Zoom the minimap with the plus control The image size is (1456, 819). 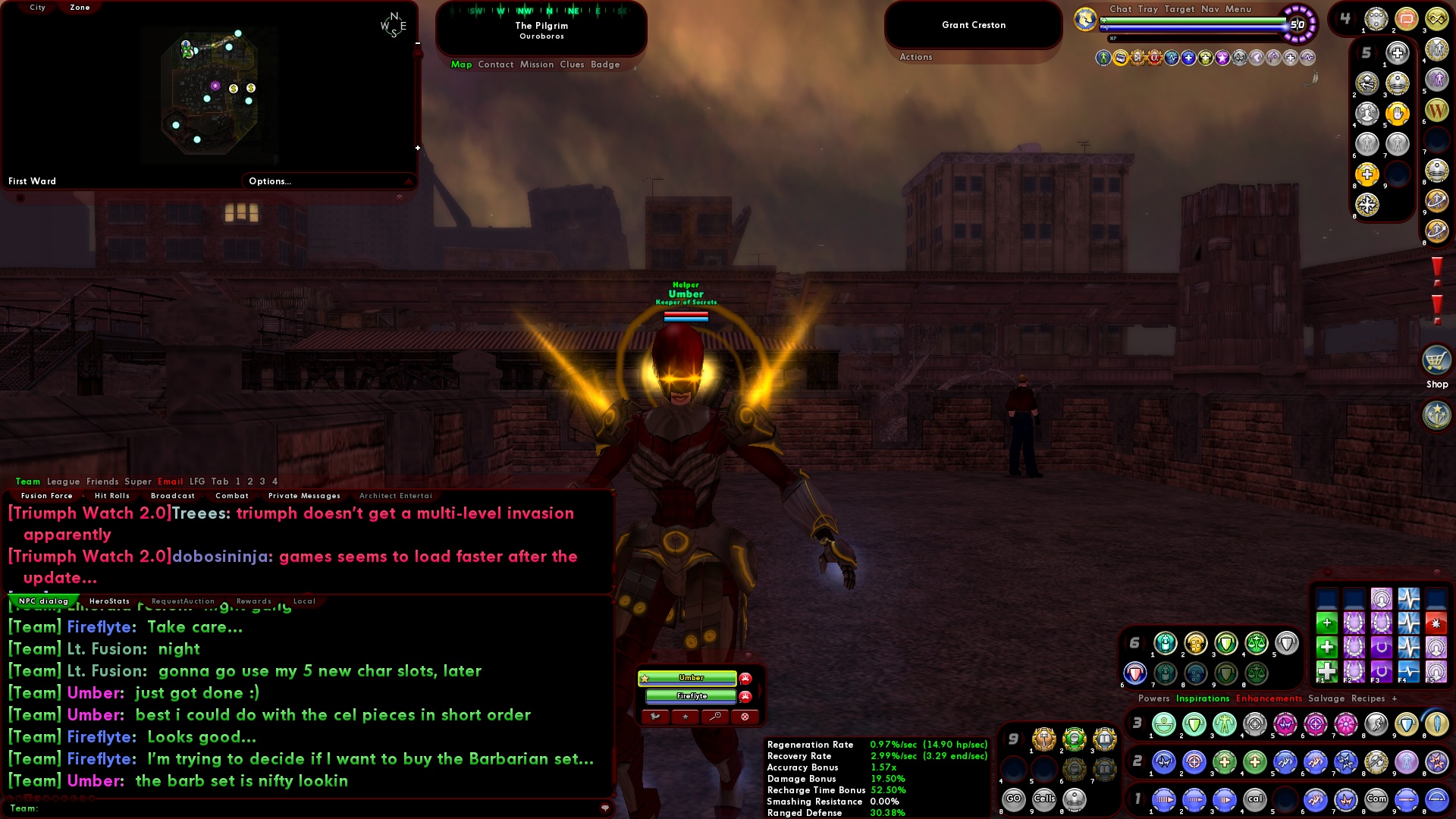418,148
